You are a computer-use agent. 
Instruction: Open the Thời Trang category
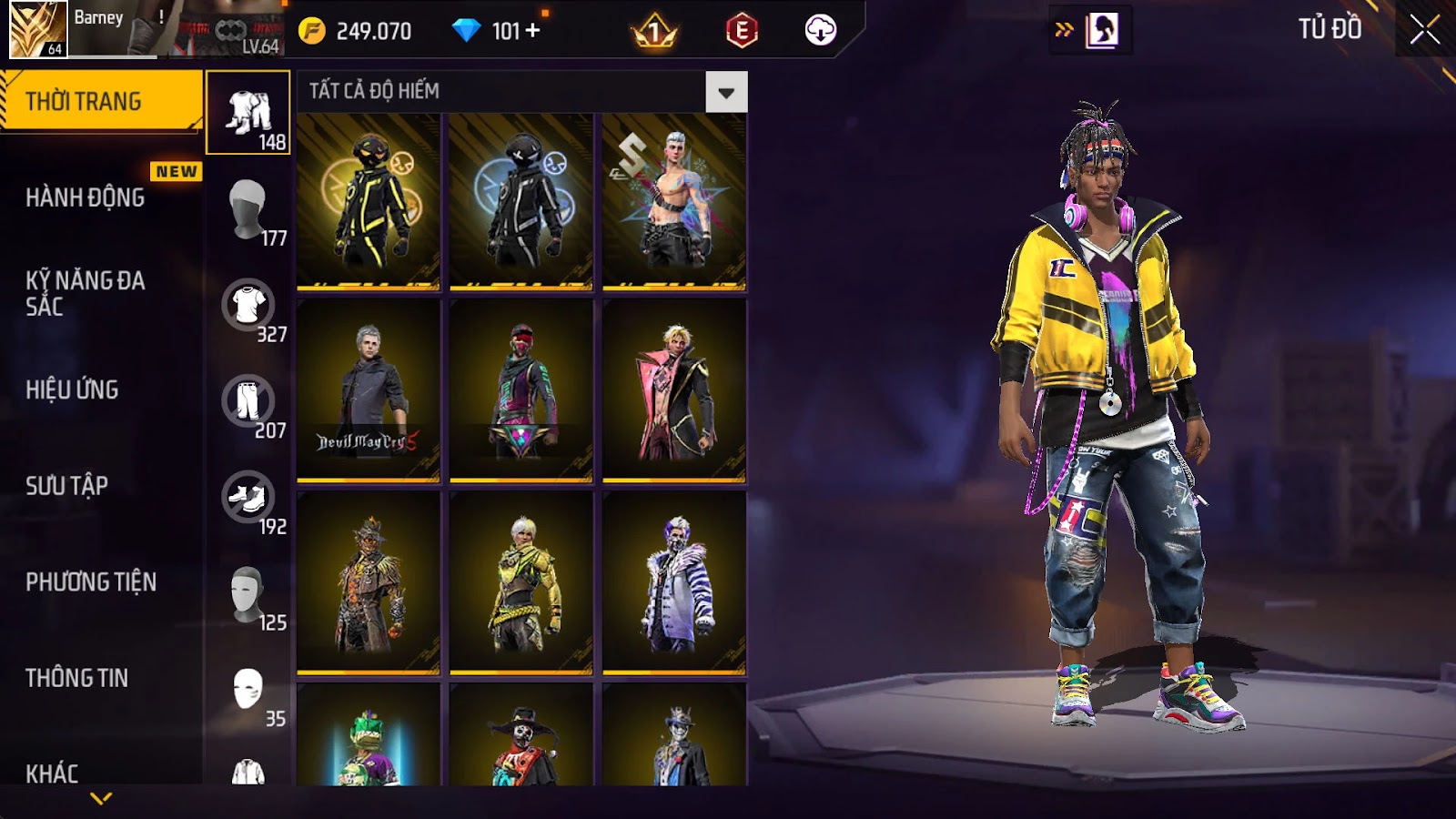(x=100, y=101)
